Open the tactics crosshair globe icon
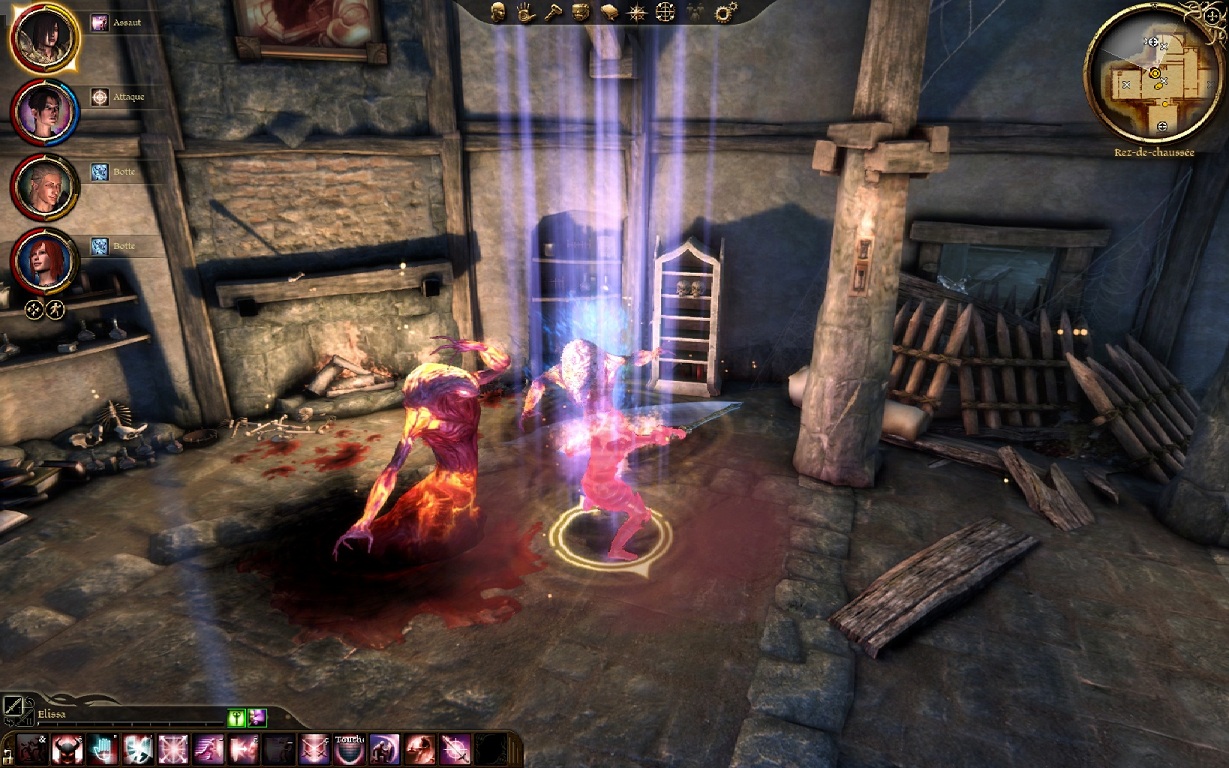This screenshot has width=1229, height=768. point(665,12)
